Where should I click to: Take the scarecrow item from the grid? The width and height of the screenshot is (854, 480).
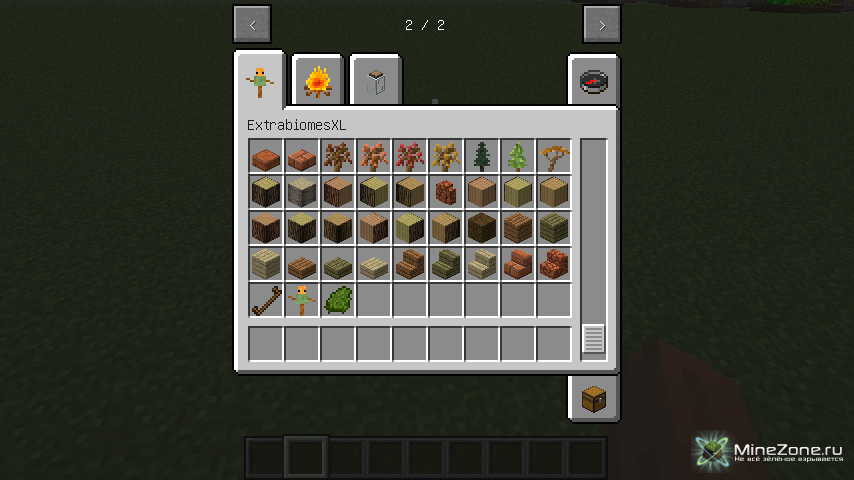[x=302, y=300]
